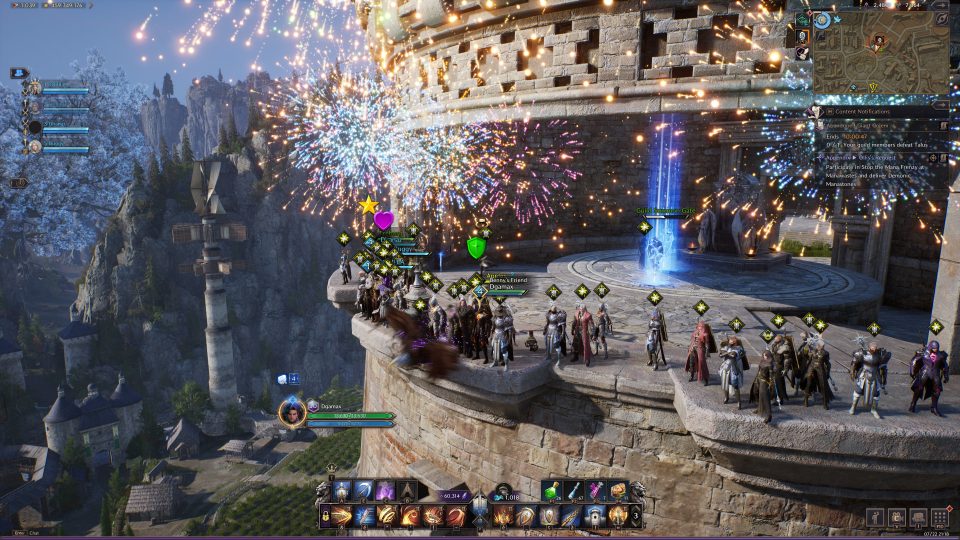Select Dgamas's player portrait
Viewport: 960px width, 540px height.
292,412
